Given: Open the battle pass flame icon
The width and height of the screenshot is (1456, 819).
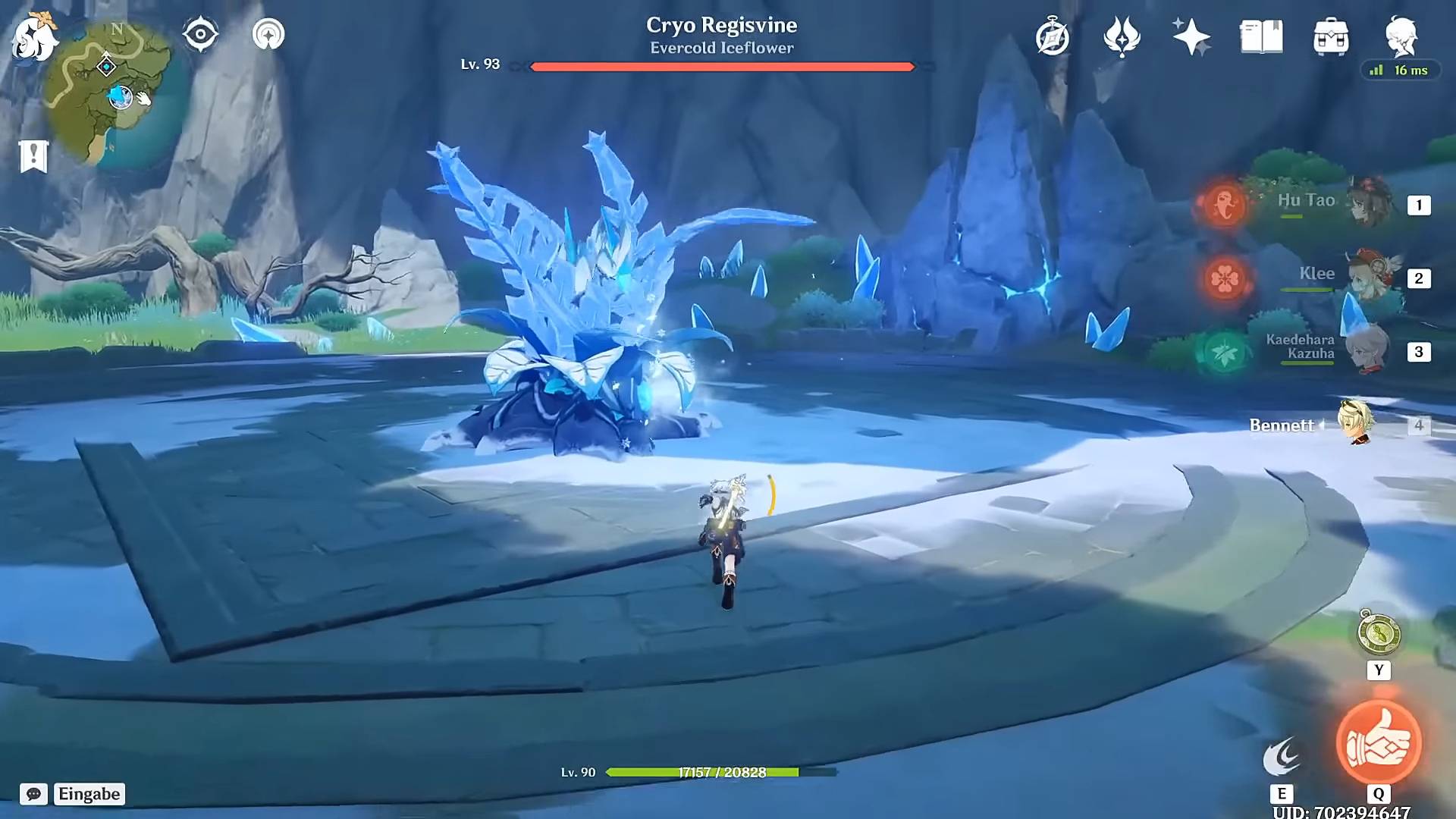Looking at the screenshot, I should tap(1122, 36).
